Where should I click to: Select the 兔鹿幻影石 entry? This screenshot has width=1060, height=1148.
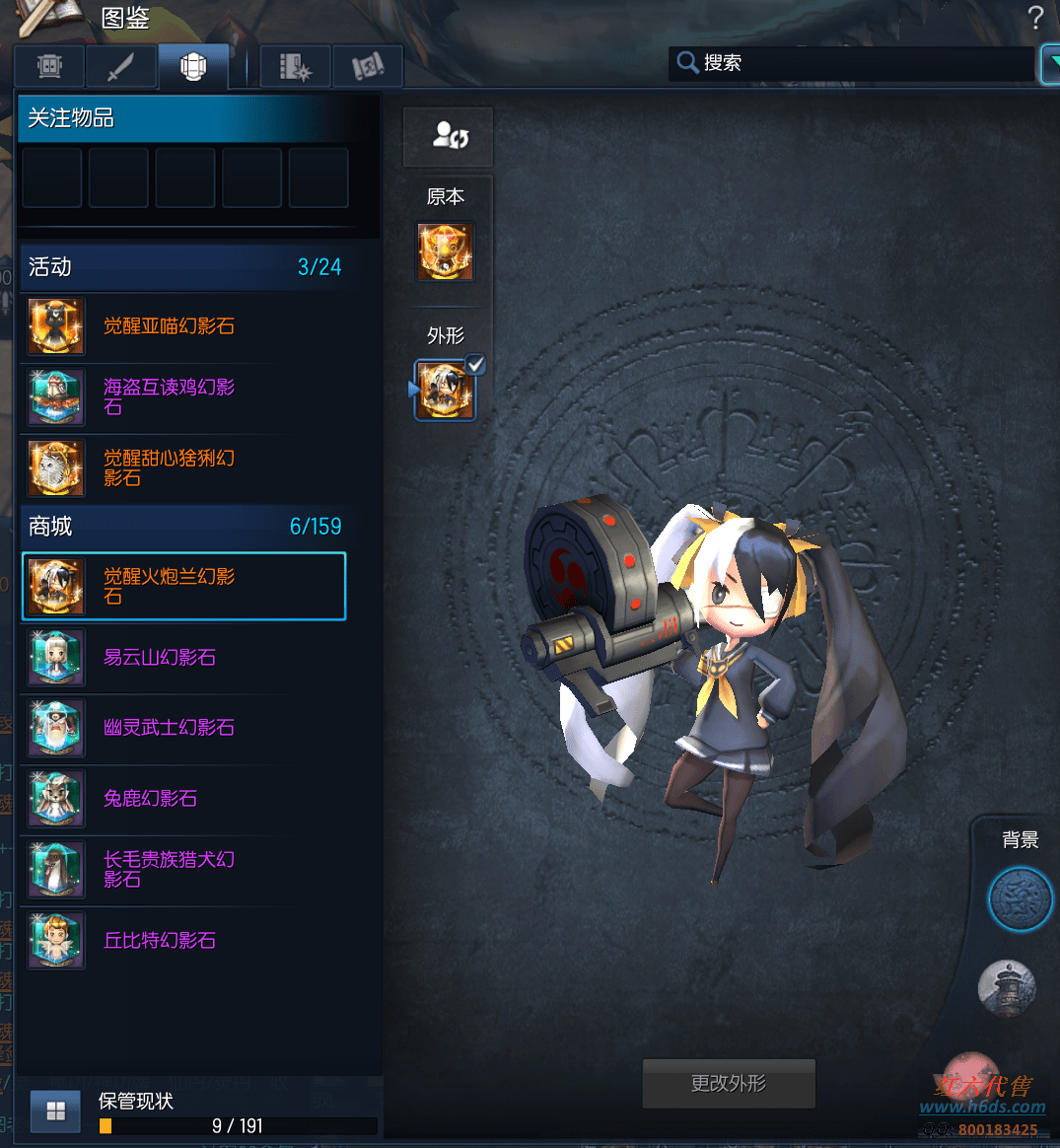(x=150, y=799)
